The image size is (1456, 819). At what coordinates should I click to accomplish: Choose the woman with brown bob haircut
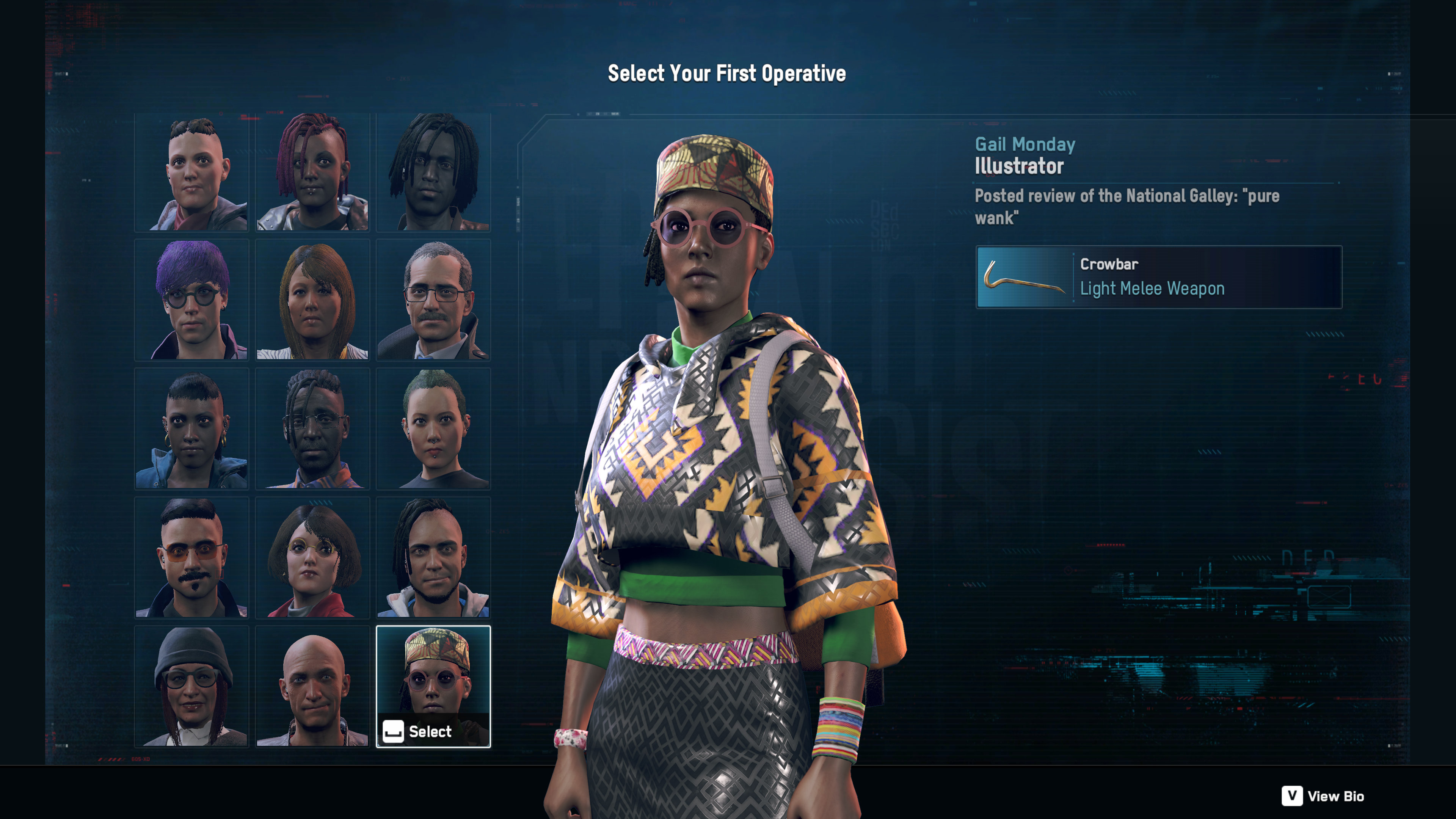pos(312,300)
